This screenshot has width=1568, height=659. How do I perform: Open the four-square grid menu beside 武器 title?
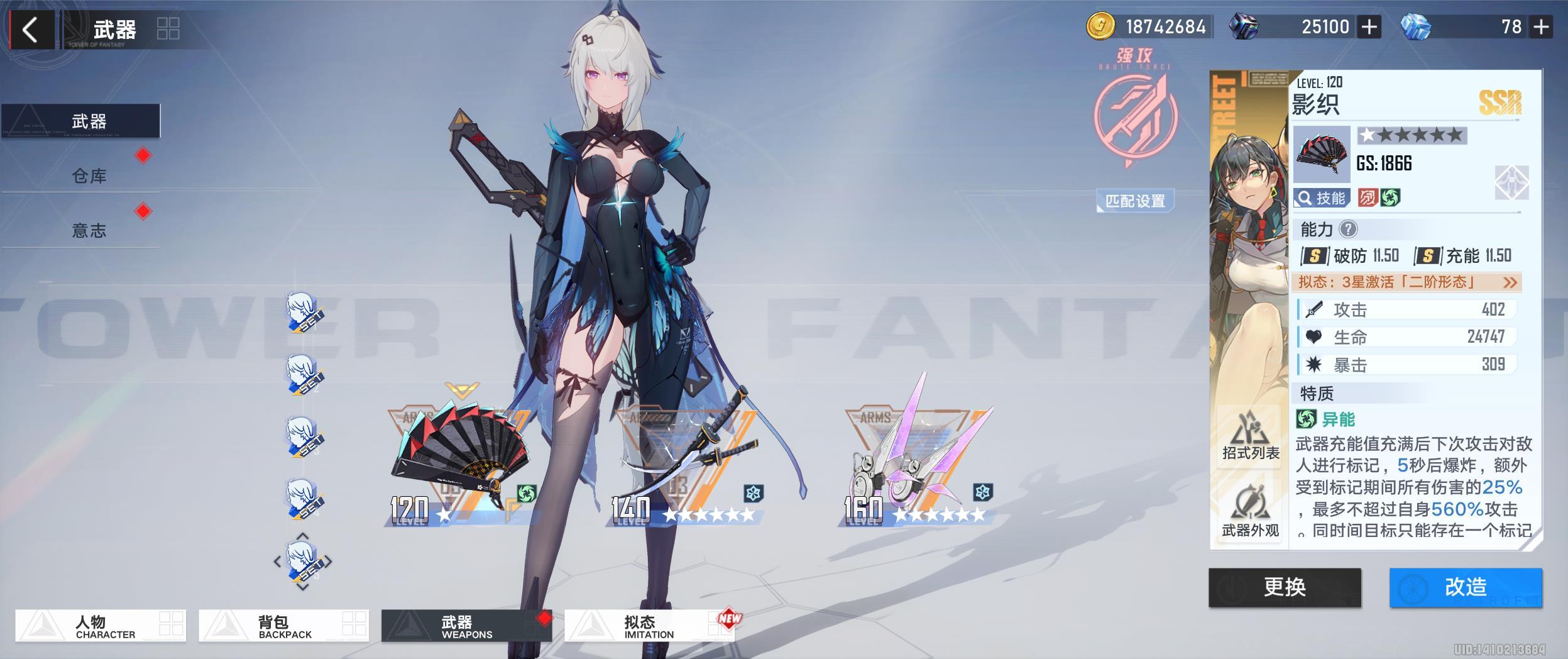(x=168, y=28)
